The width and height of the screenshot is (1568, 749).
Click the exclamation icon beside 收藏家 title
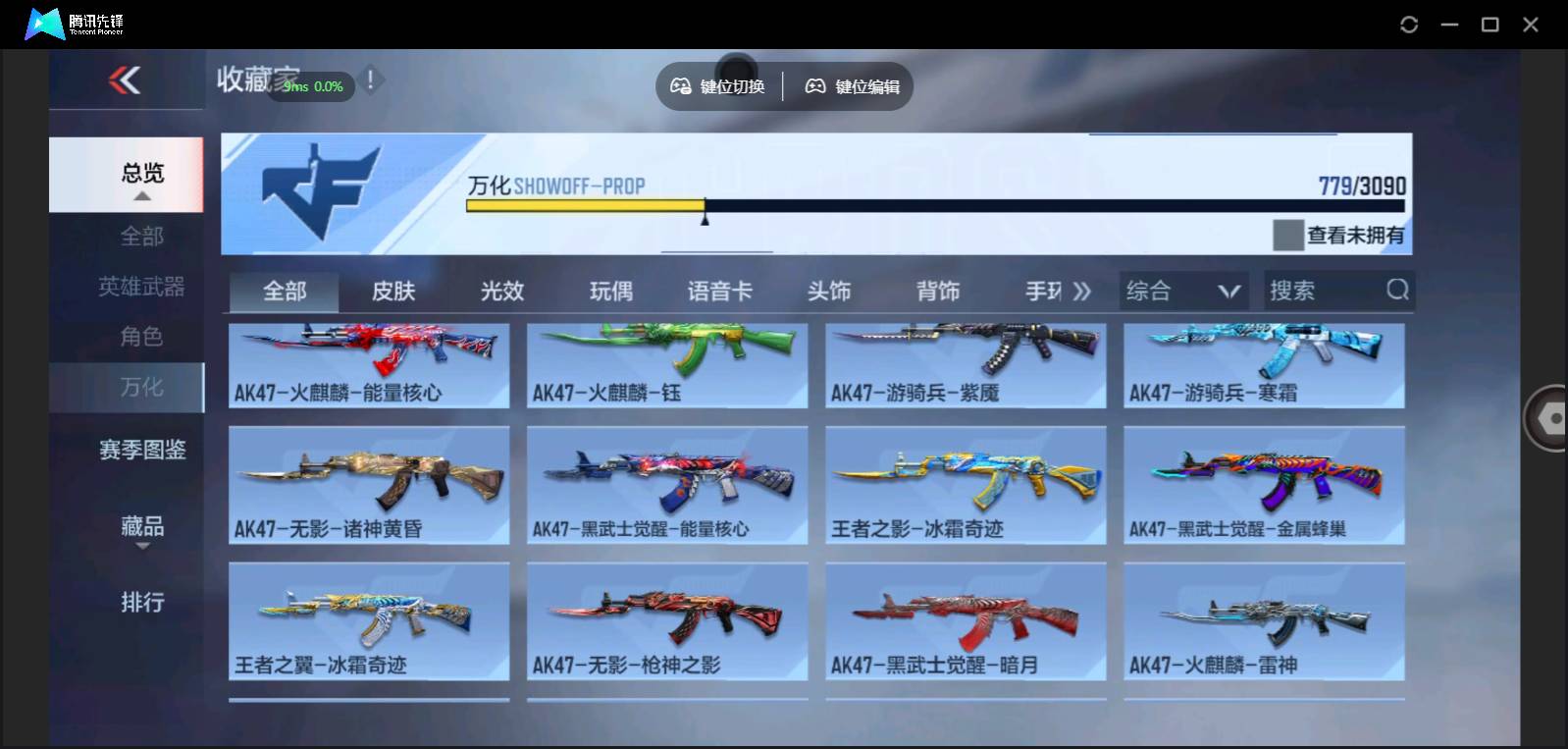(x=370, y=81)
